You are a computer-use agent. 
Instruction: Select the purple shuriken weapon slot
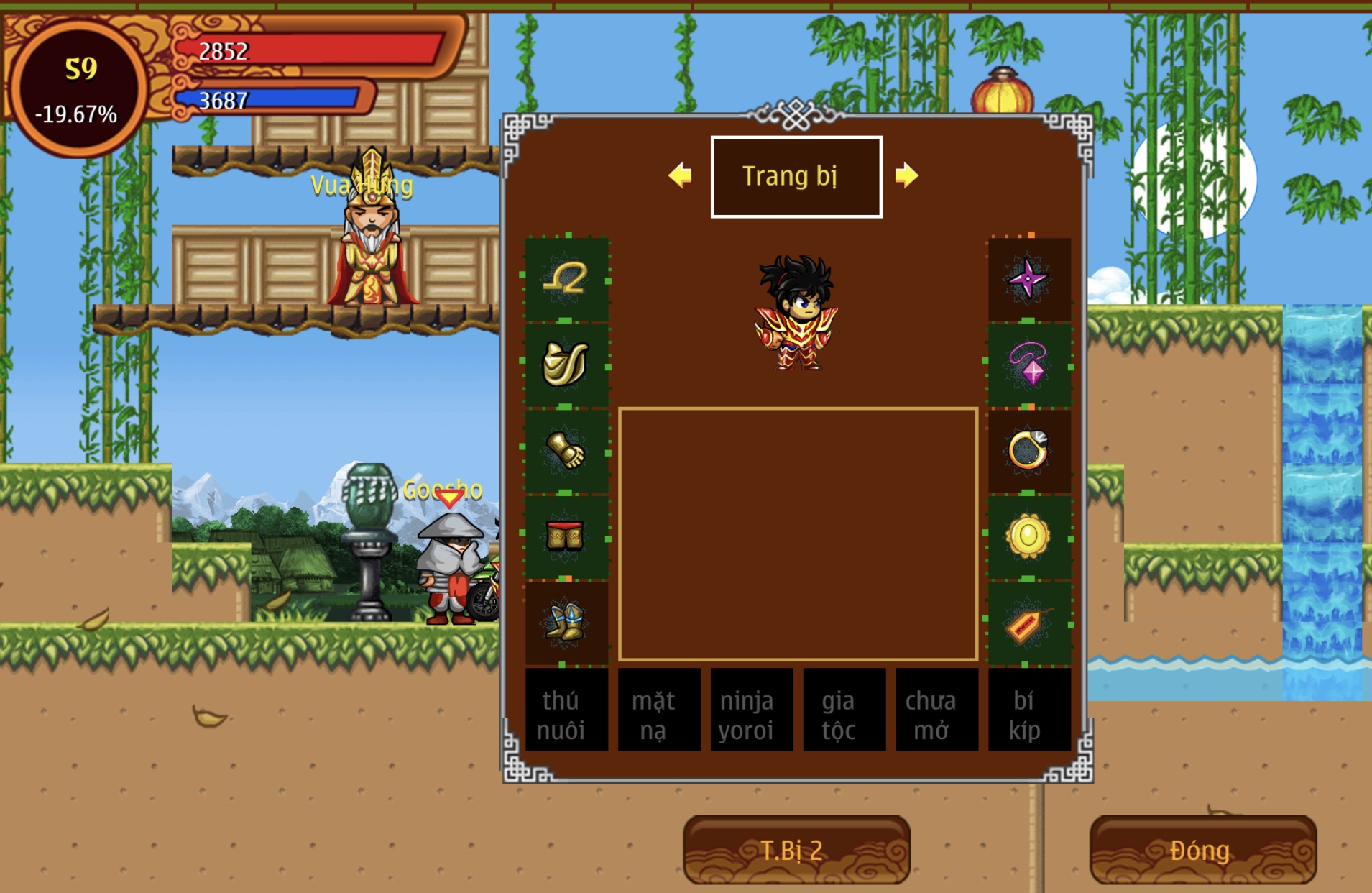point(1028,279)
